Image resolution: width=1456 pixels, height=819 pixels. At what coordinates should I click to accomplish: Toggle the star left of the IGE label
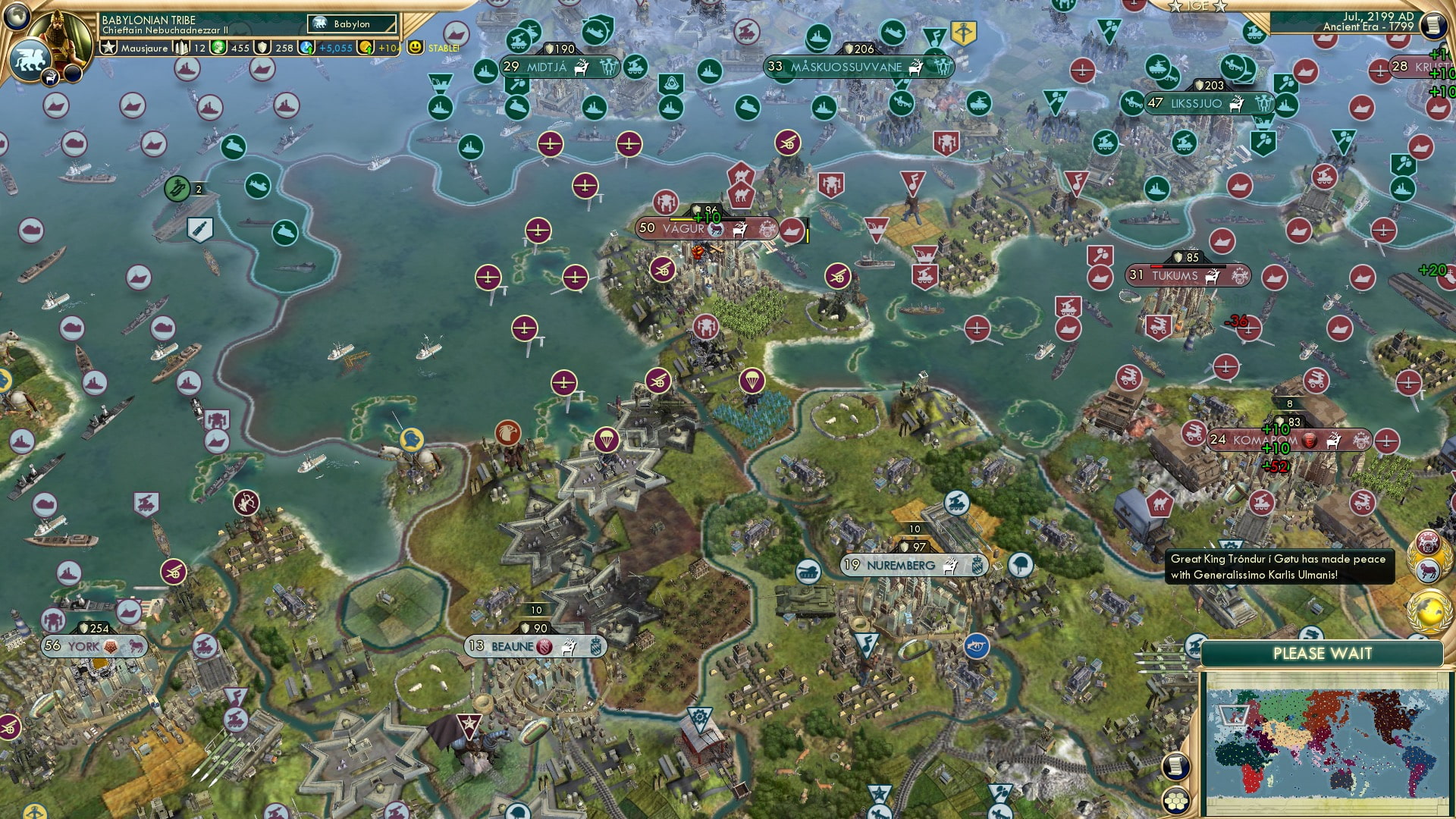[x=1175, y=7]
